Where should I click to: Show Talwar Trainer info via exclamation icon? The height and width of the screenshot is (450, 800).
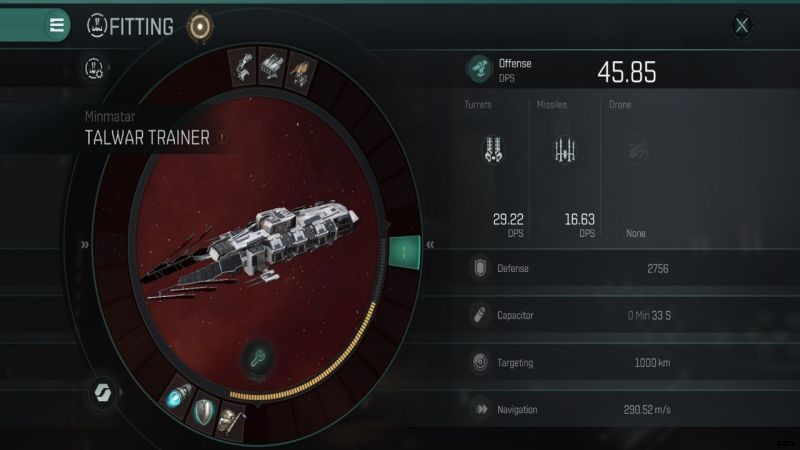tap(222, 139)
